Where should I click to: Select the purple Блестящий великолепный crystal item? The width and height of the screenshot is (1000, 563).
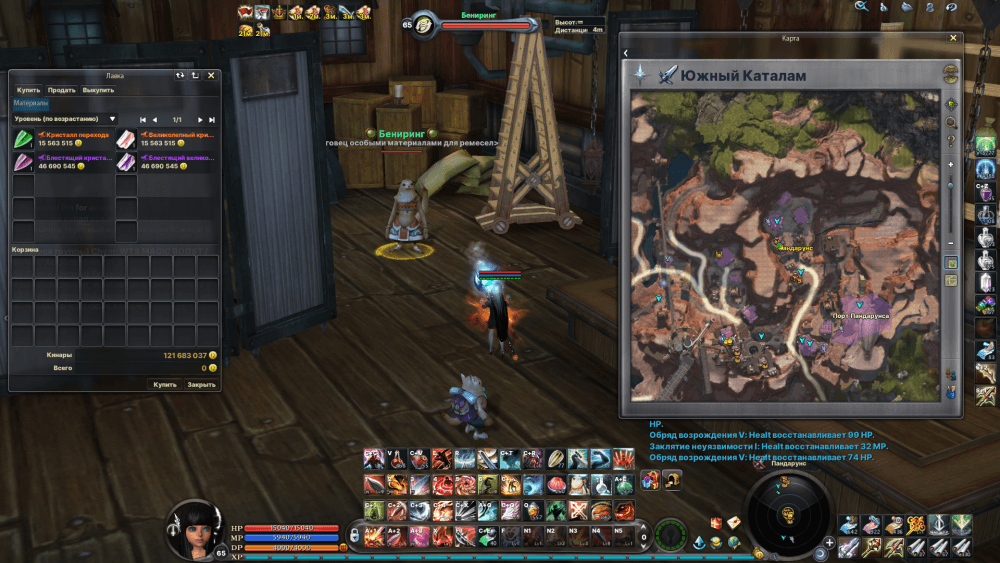tap(126, 162)
